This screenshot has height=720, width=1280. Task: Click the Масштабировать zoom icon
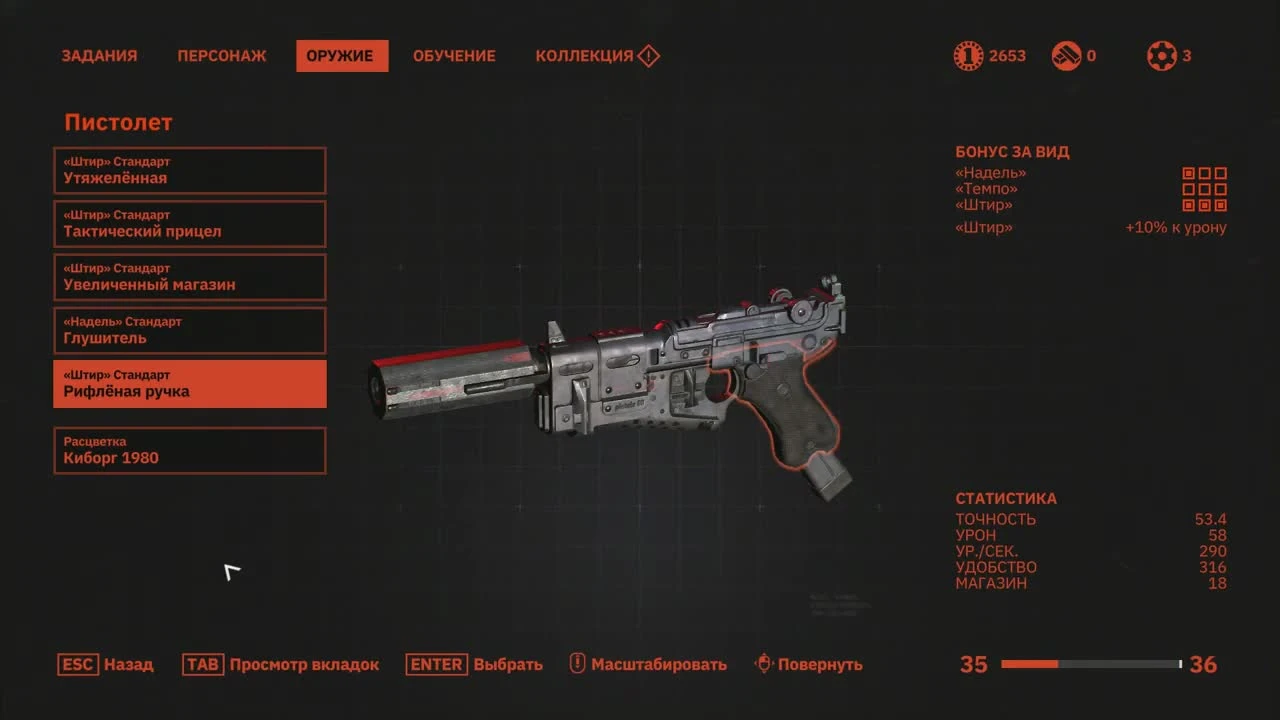(575, 663)
